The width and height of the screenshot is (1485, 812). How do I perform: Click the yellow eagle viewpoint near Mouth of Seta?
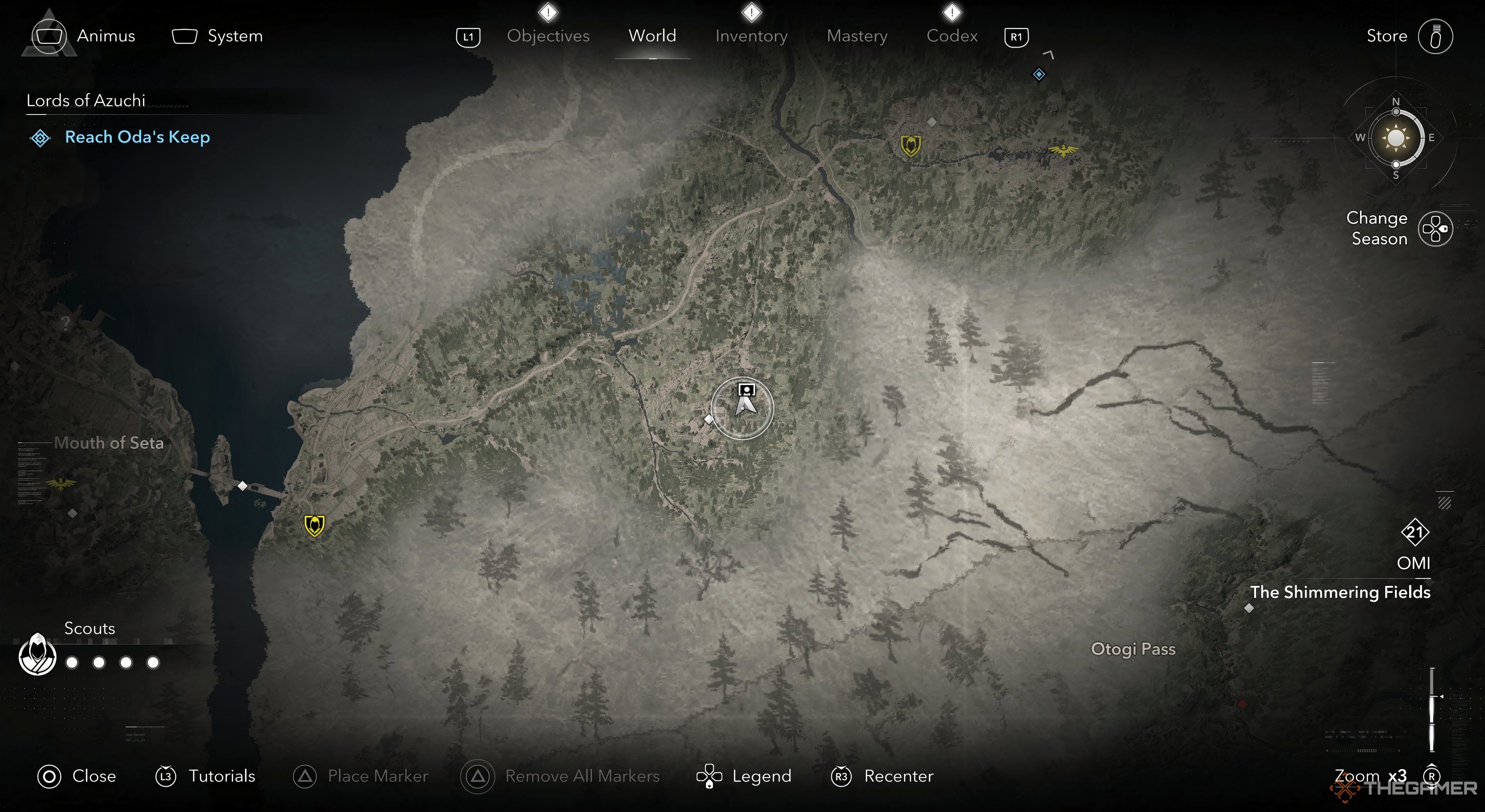61,483
